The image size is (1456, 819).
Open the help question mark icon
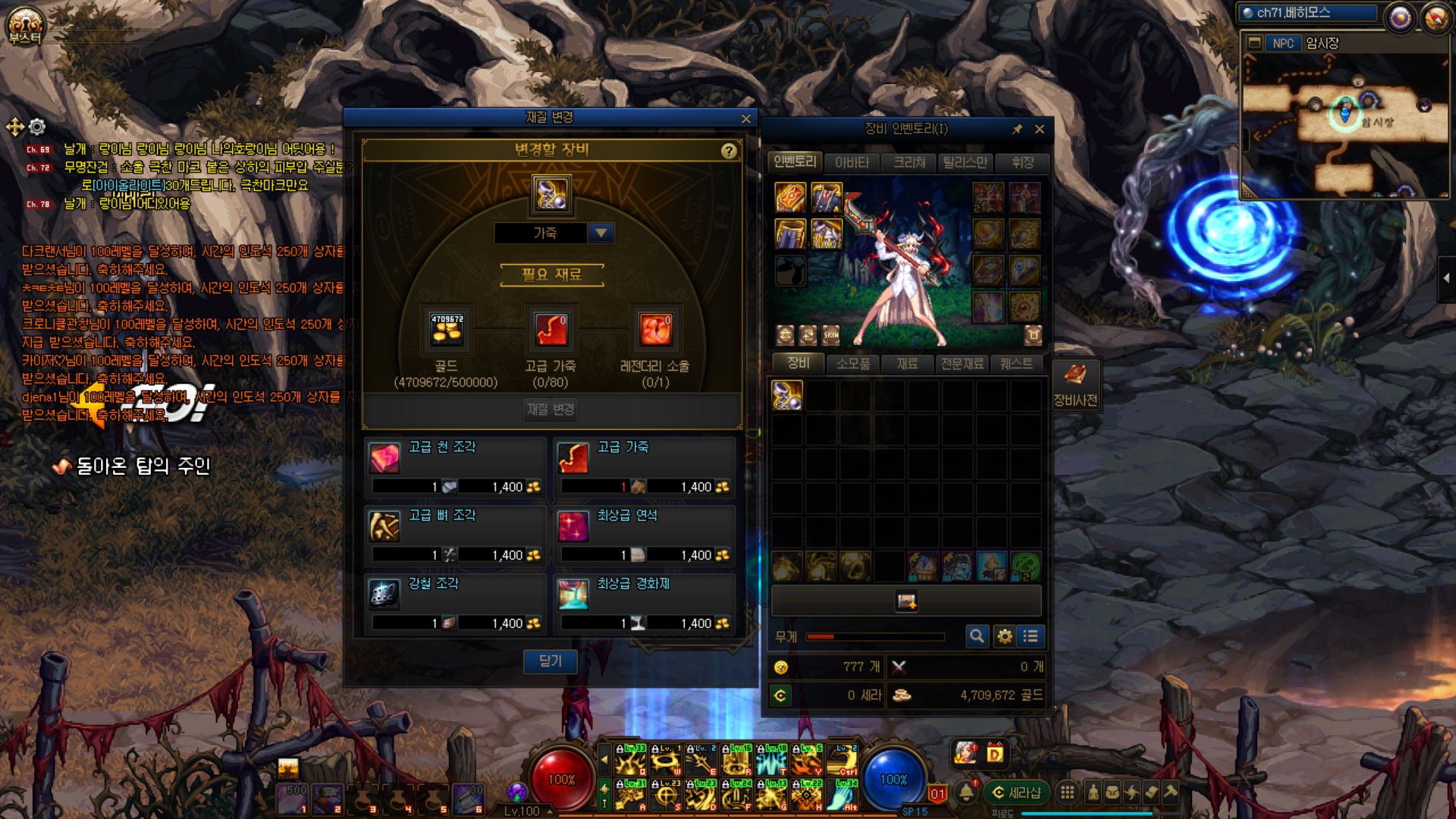pos(729,151)
